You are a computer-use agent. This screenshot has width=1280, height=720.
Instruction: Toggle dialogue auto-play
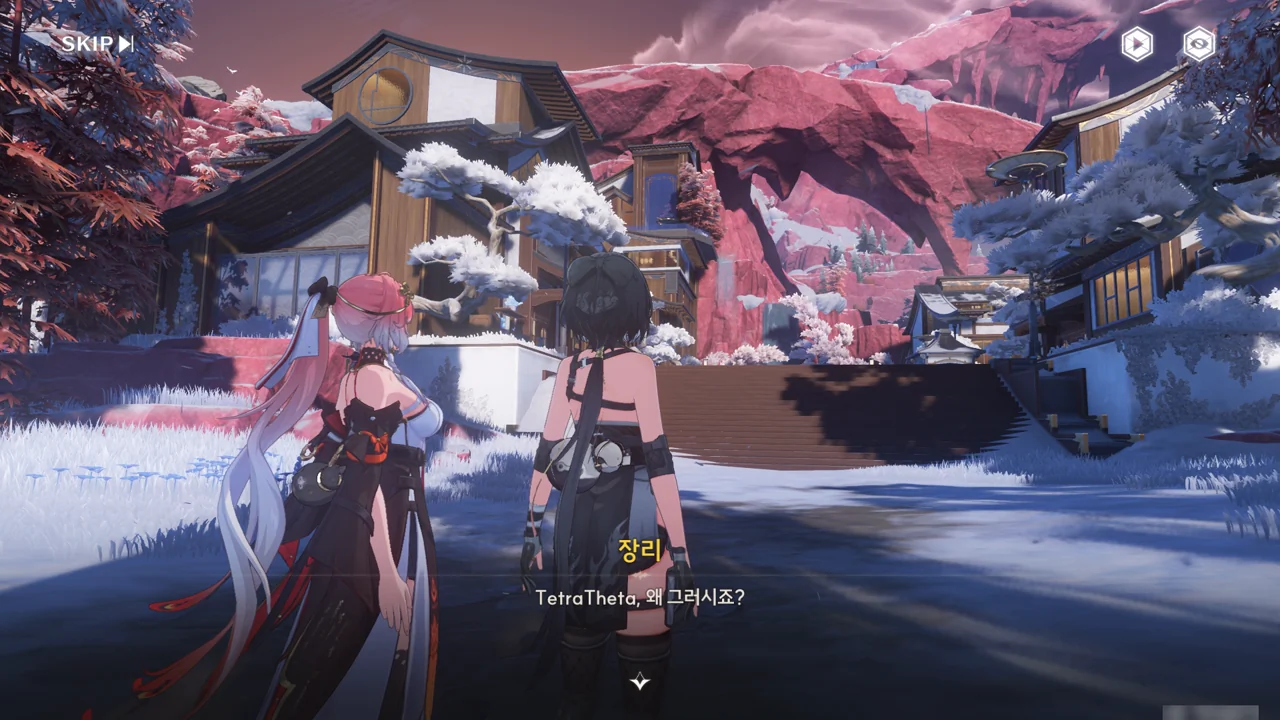click(1136, 44)
